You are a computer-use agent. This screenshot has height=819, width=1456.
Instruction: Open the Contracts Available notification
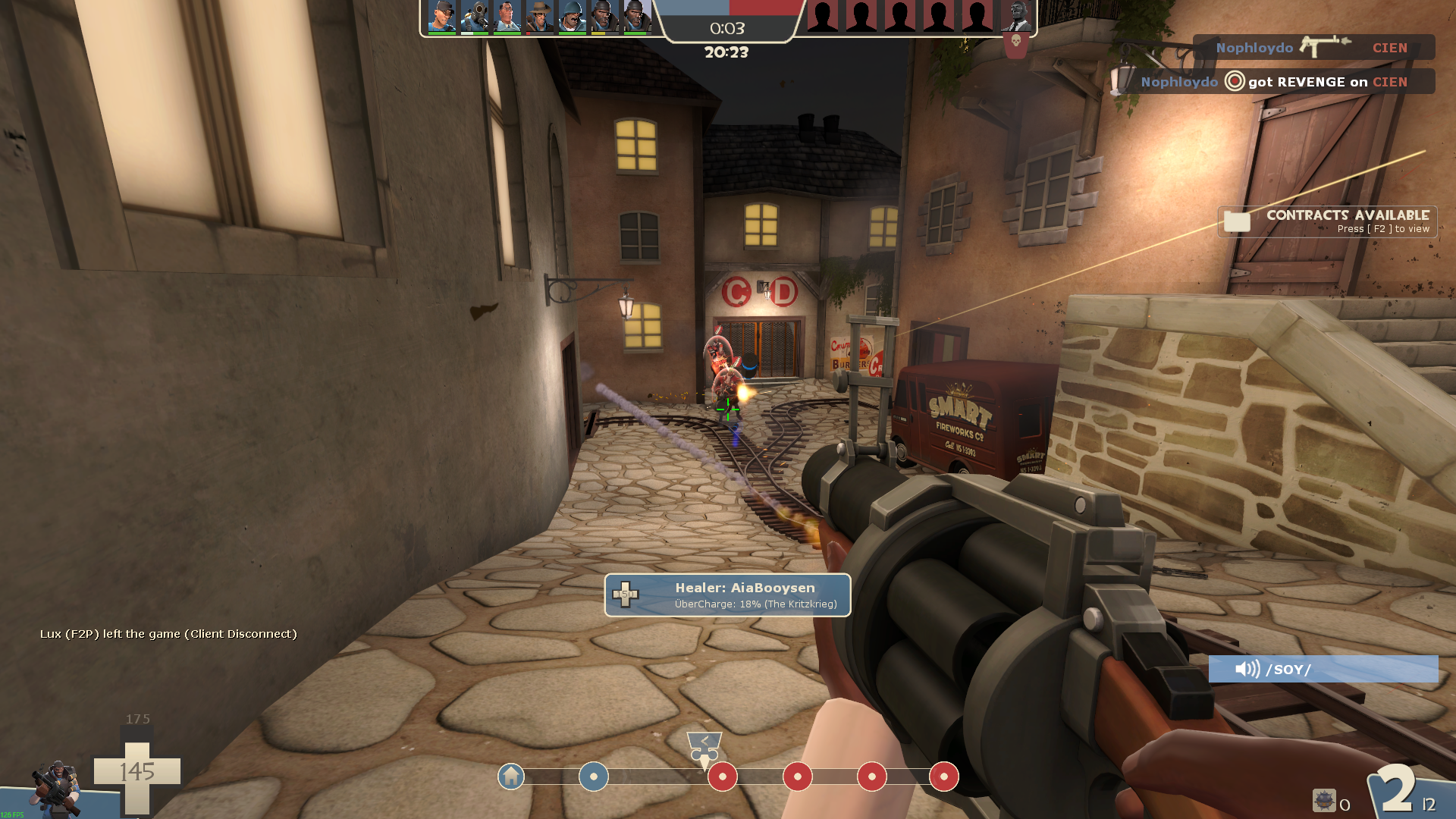point(1327,221)
